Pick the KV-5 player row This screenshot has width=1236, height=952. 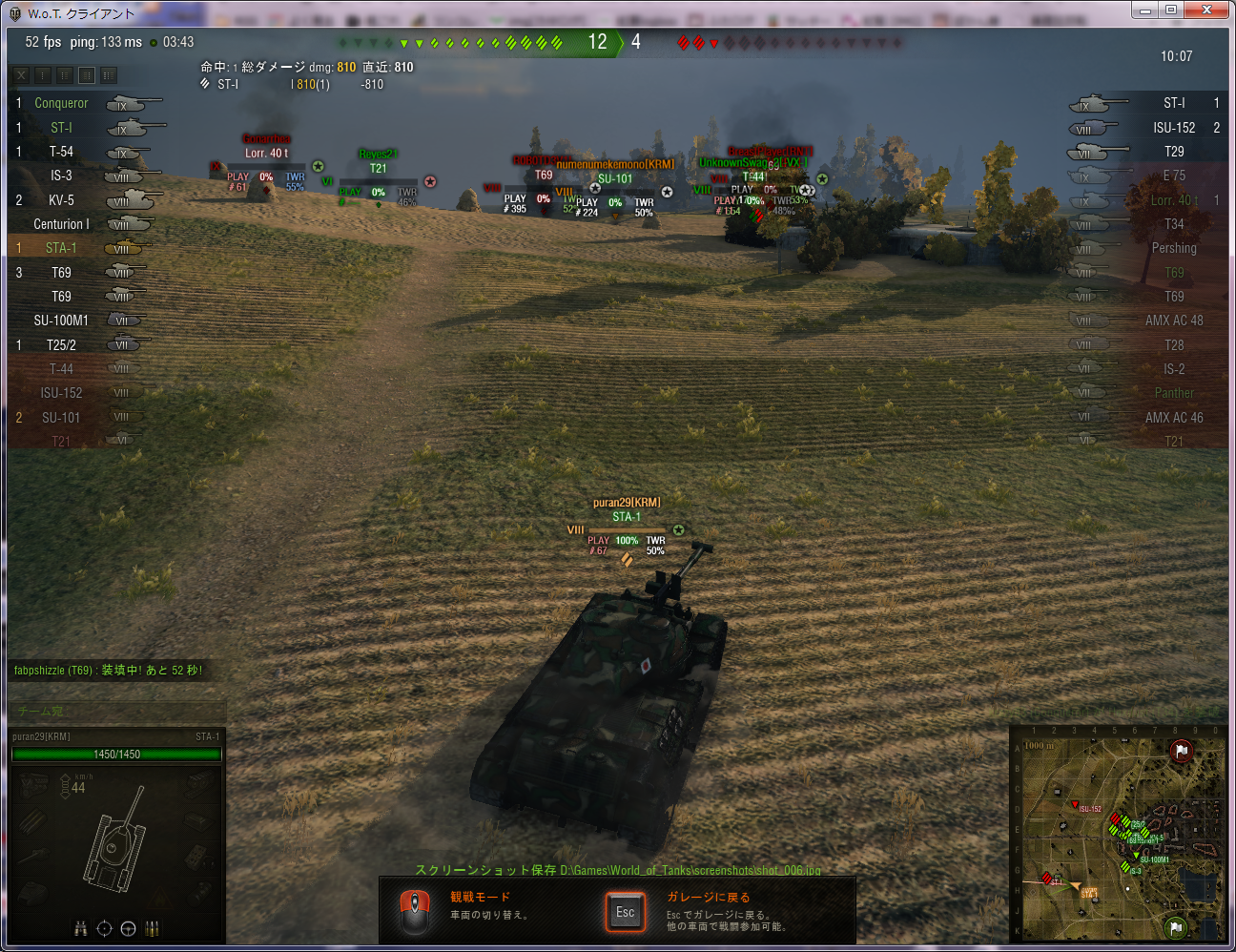[x=61, y=200]
